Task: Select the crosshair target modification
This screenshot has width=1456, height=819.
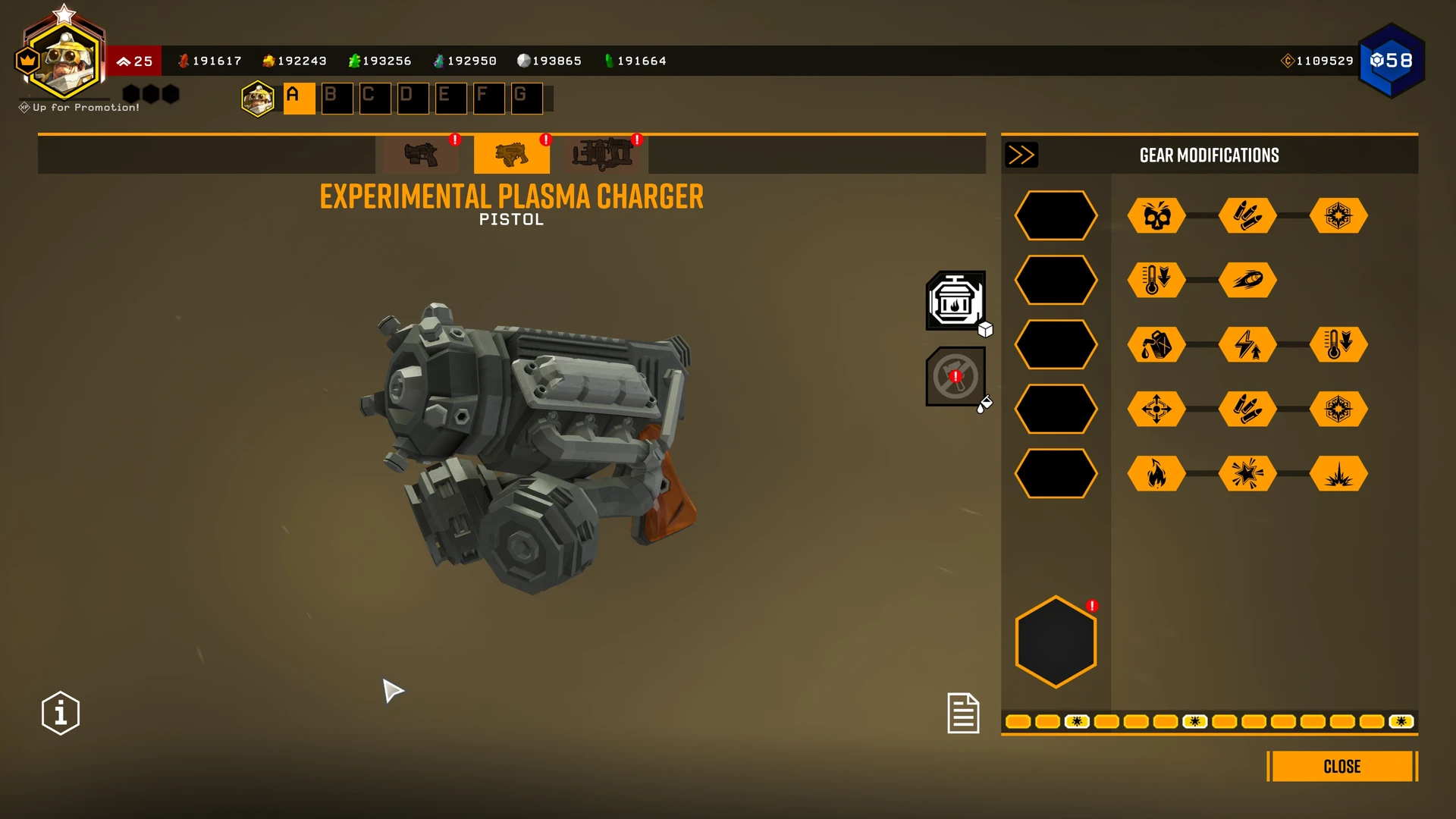Action: [x=1156, y=409]
